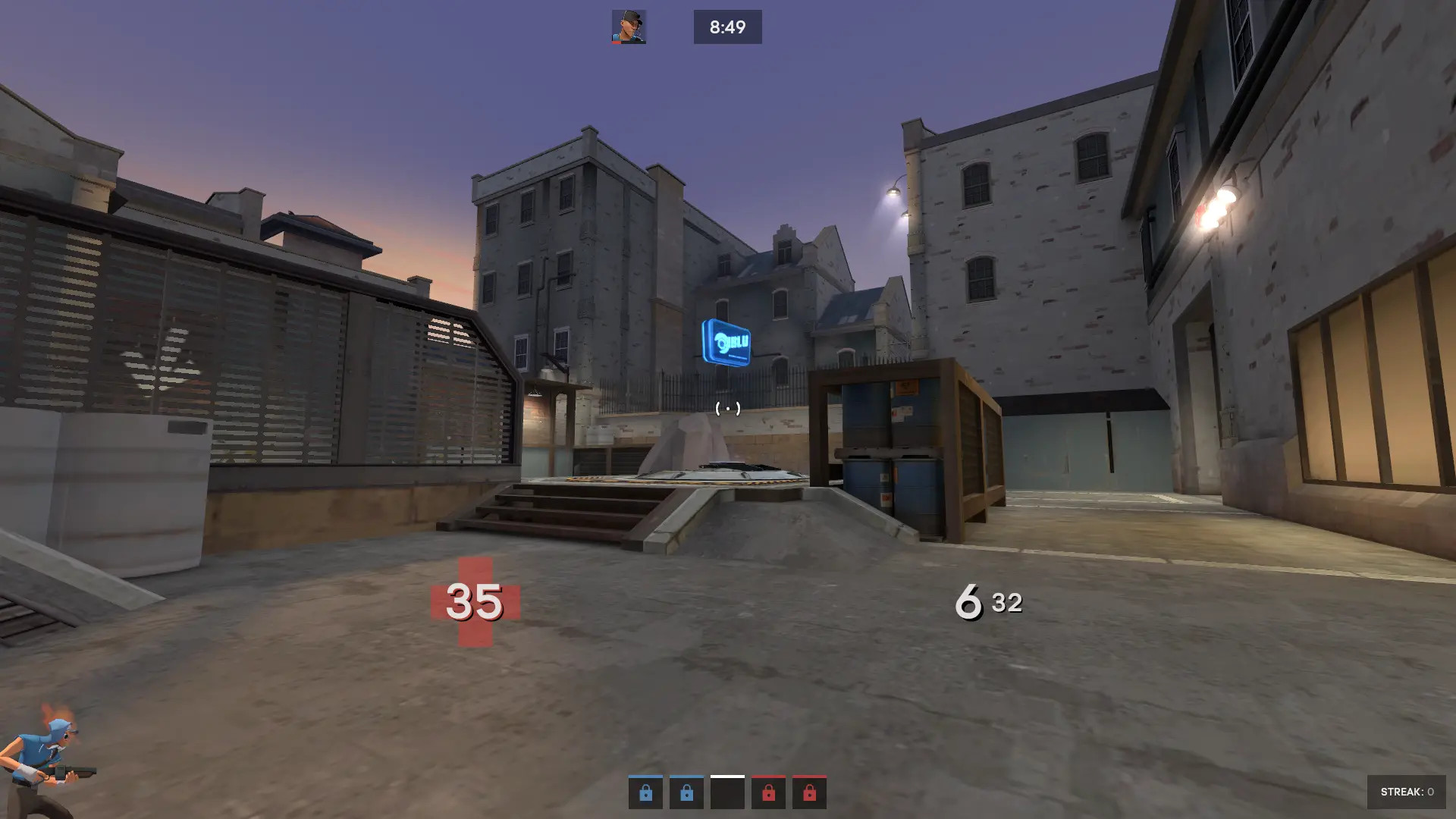Expand the STREAK counter panel

[x=1408, y=793]
